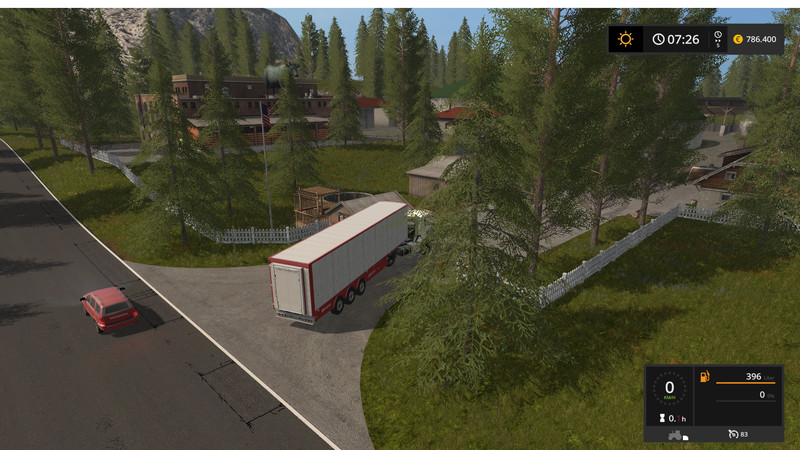Select the time scale clock icon
This screenshot has width=800, height=450.
coord(717,39)
